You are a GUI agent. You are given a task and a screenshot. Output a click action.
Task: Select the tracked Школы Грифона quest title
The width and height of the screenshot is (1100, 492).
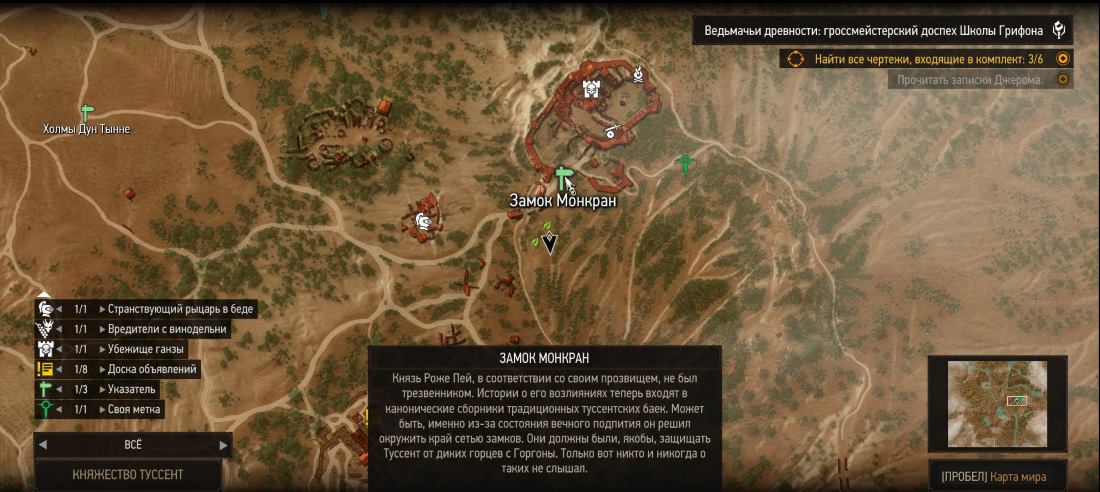pos(881,31)
